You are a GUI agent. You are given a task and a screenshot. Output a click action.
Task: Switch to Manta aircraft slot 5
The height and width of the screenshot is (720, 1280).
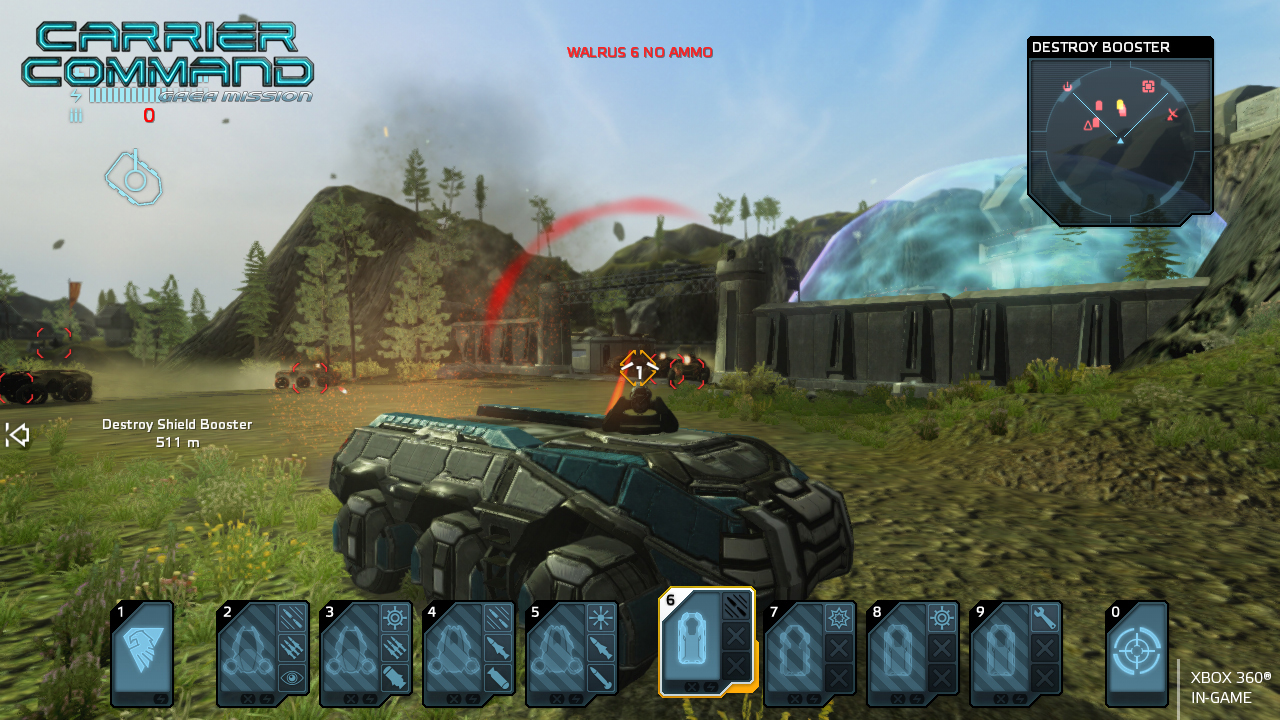[x=572, y=653]
